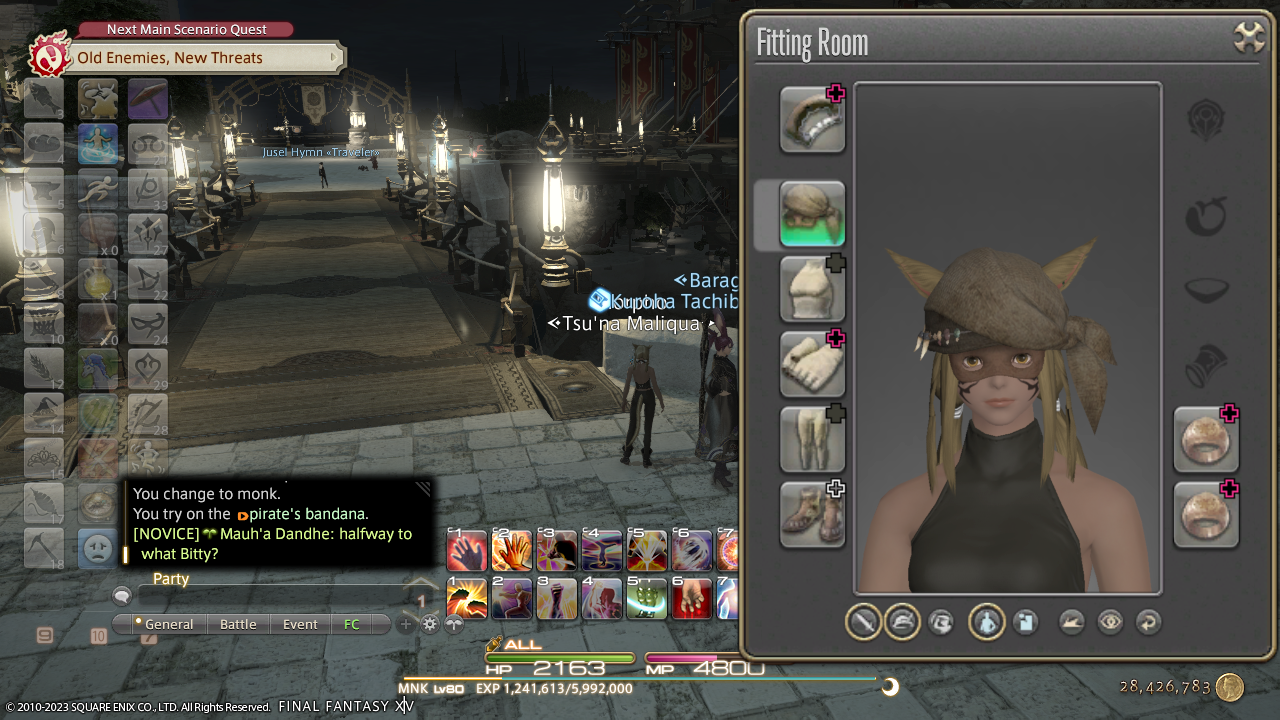Choose the fingerless gloves hands slot
The image size is (1280, 720).
(x=812, y=364)
